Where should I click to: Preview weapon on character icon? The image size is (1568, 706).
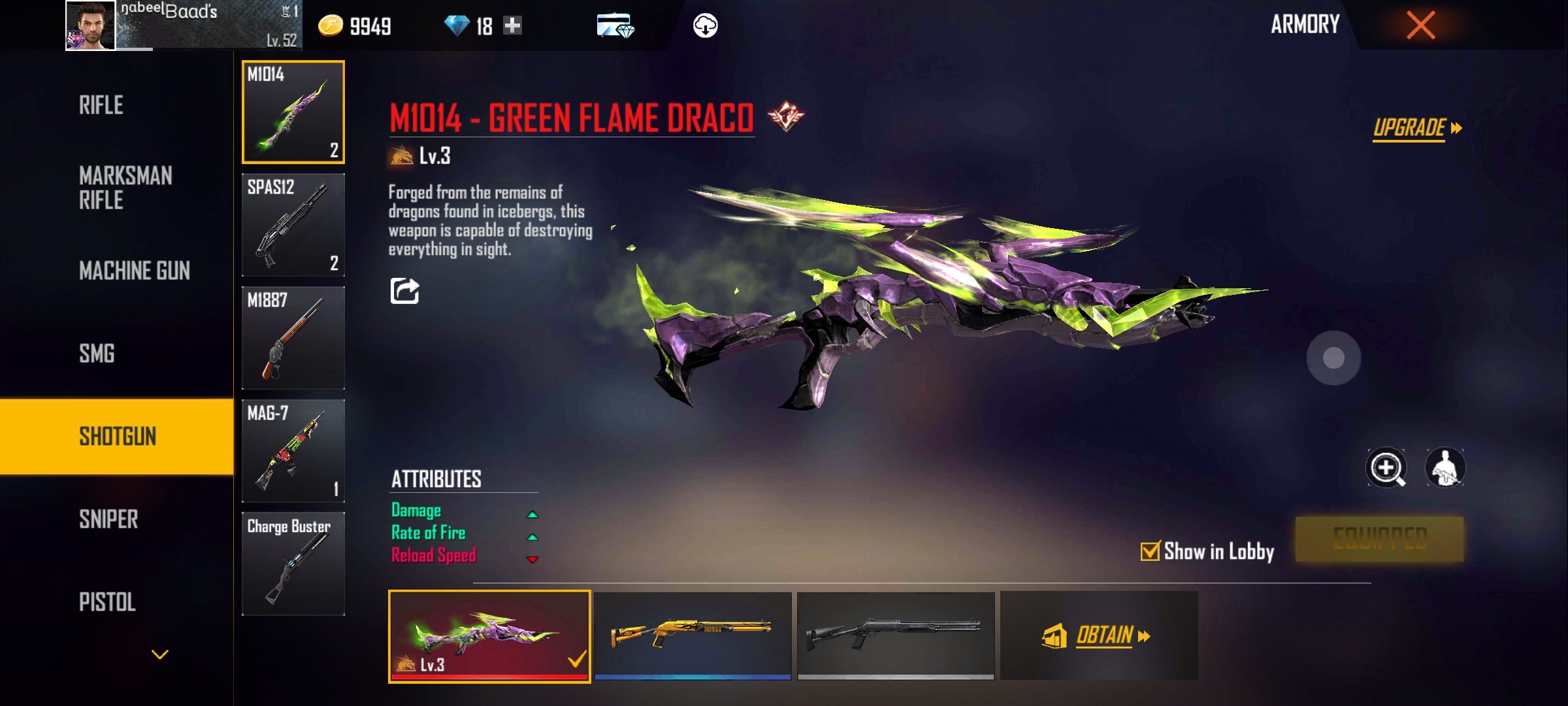pyautogui.click(x=1445, y=468)
